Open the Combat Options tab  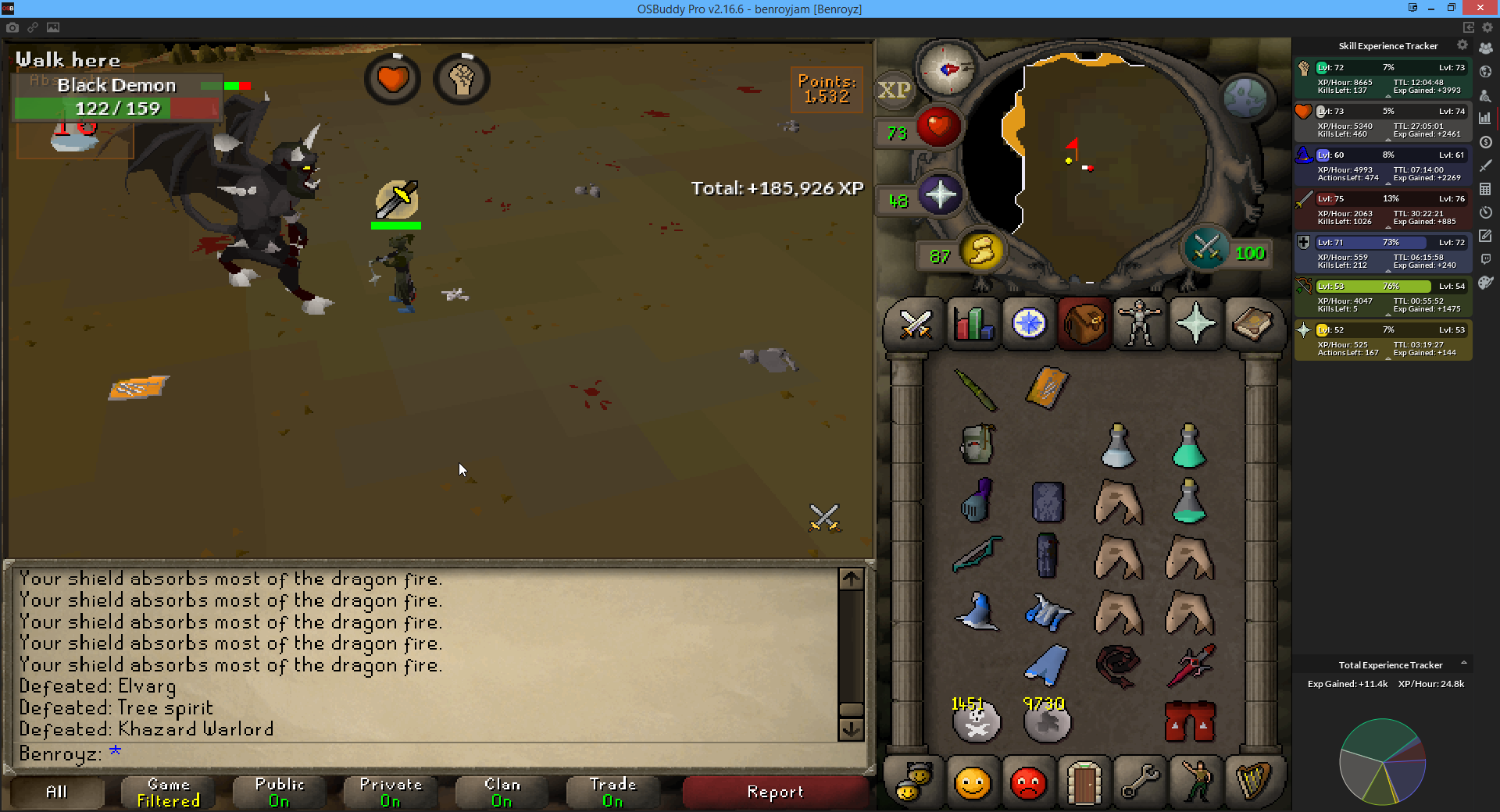click(915, 323)
